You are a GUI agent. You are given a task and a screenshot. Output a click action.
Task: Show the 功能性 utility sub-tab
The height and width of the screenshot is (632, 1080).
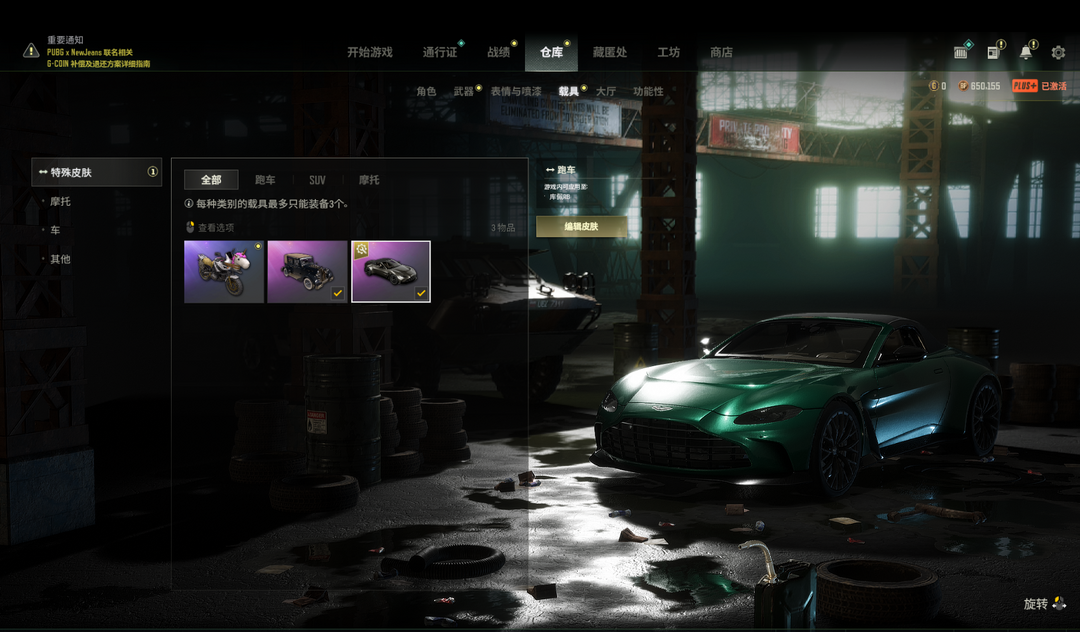(x=648, y=91)
